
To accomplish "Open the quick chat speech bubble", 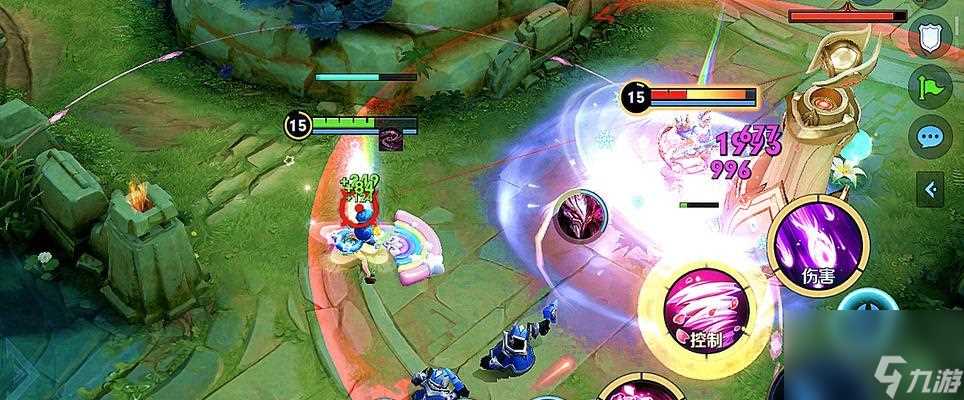I will pyautogui.click(x=929, y=137).
